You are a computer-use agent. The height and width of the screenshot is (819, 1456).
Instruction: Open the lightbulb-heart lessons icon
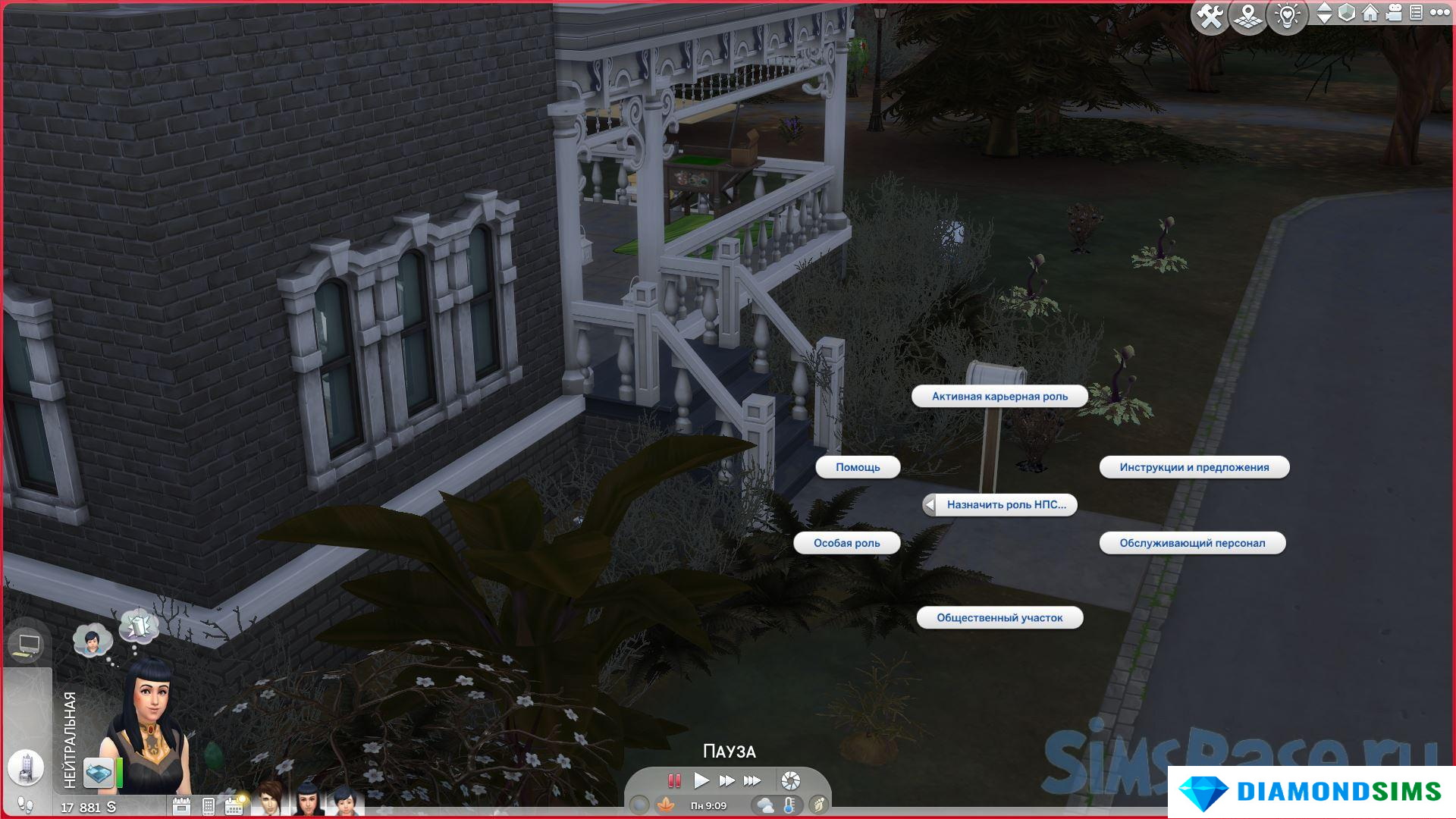pos(1287,16)
